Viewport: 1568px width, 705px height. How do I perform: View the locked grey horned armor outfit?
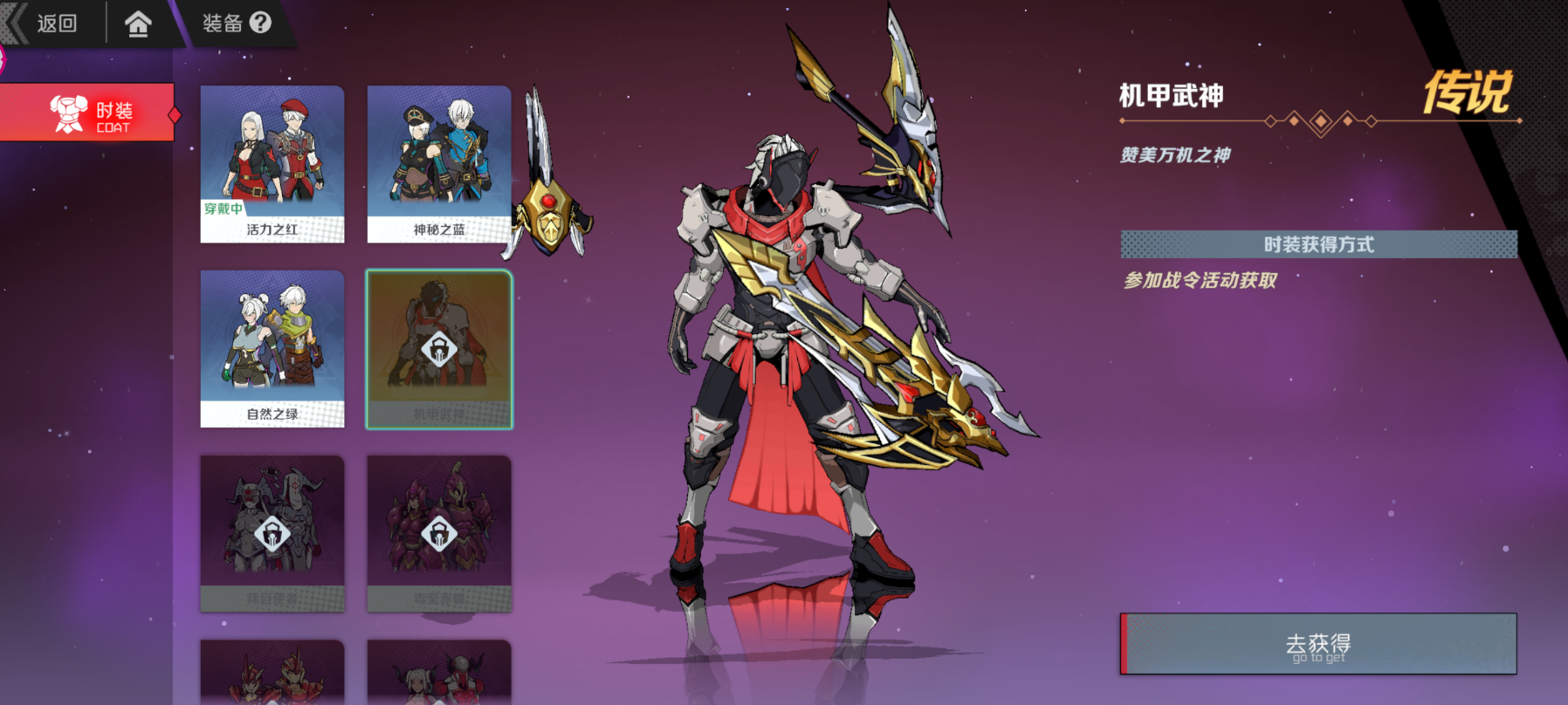click(272, 533)
